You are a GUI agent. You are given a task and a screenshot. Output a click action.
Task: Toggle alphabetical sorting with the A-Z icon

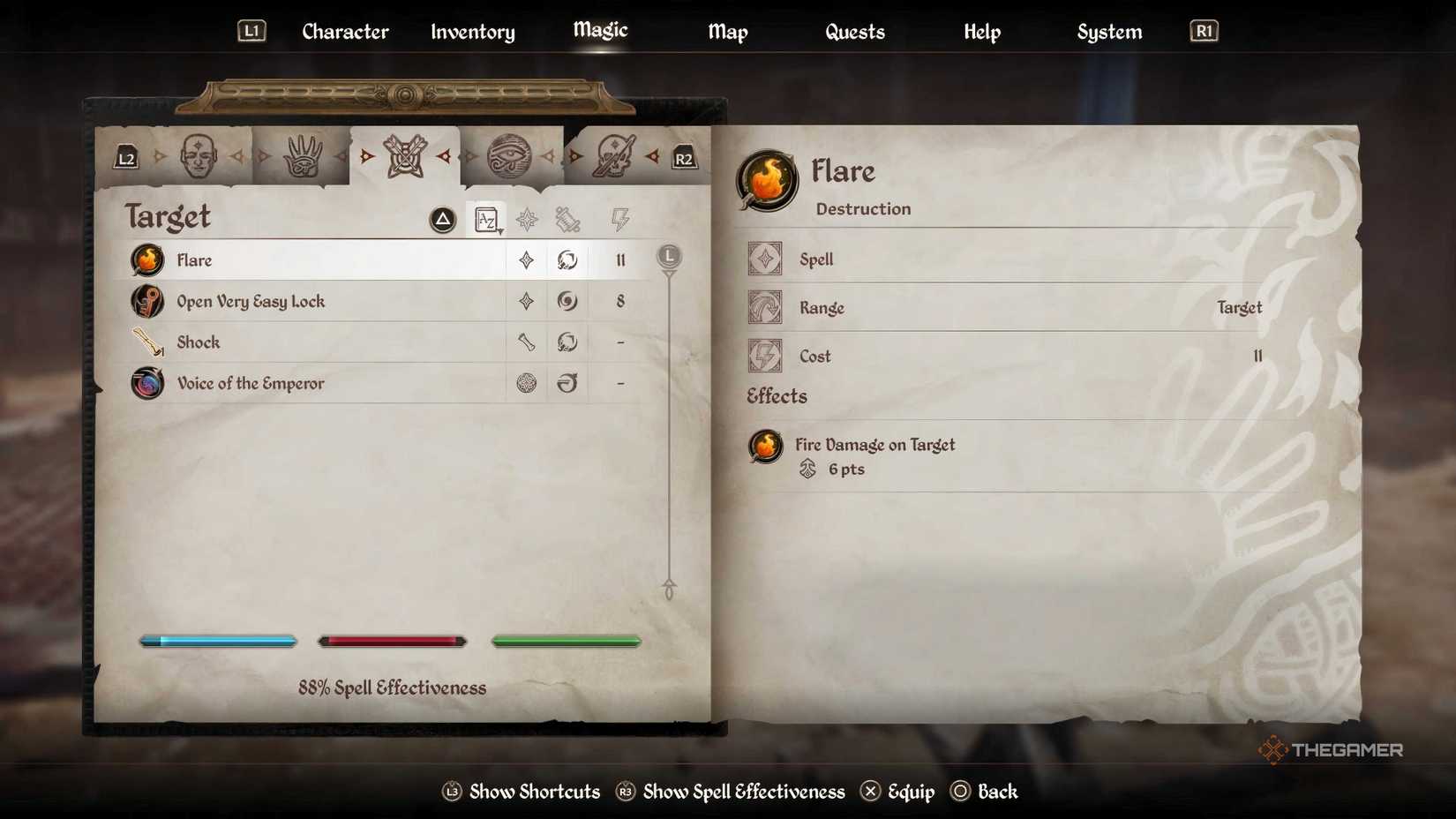click(486, 220)
